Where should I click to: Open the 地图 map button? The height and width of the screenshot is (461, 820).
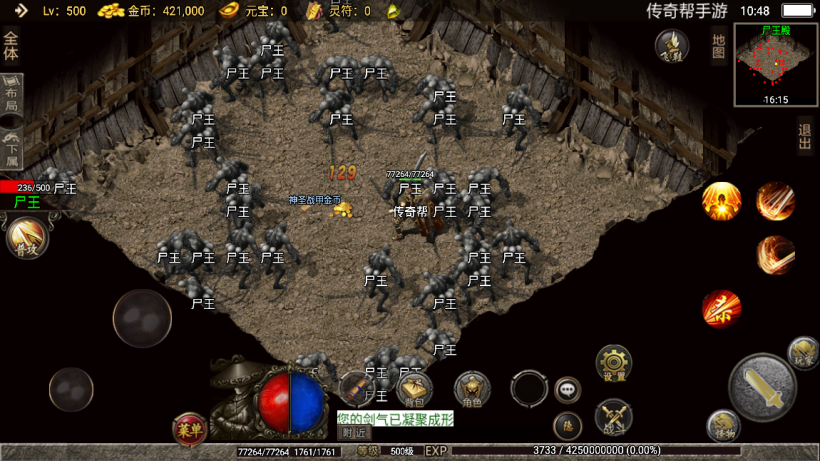[x=718, y=45]
